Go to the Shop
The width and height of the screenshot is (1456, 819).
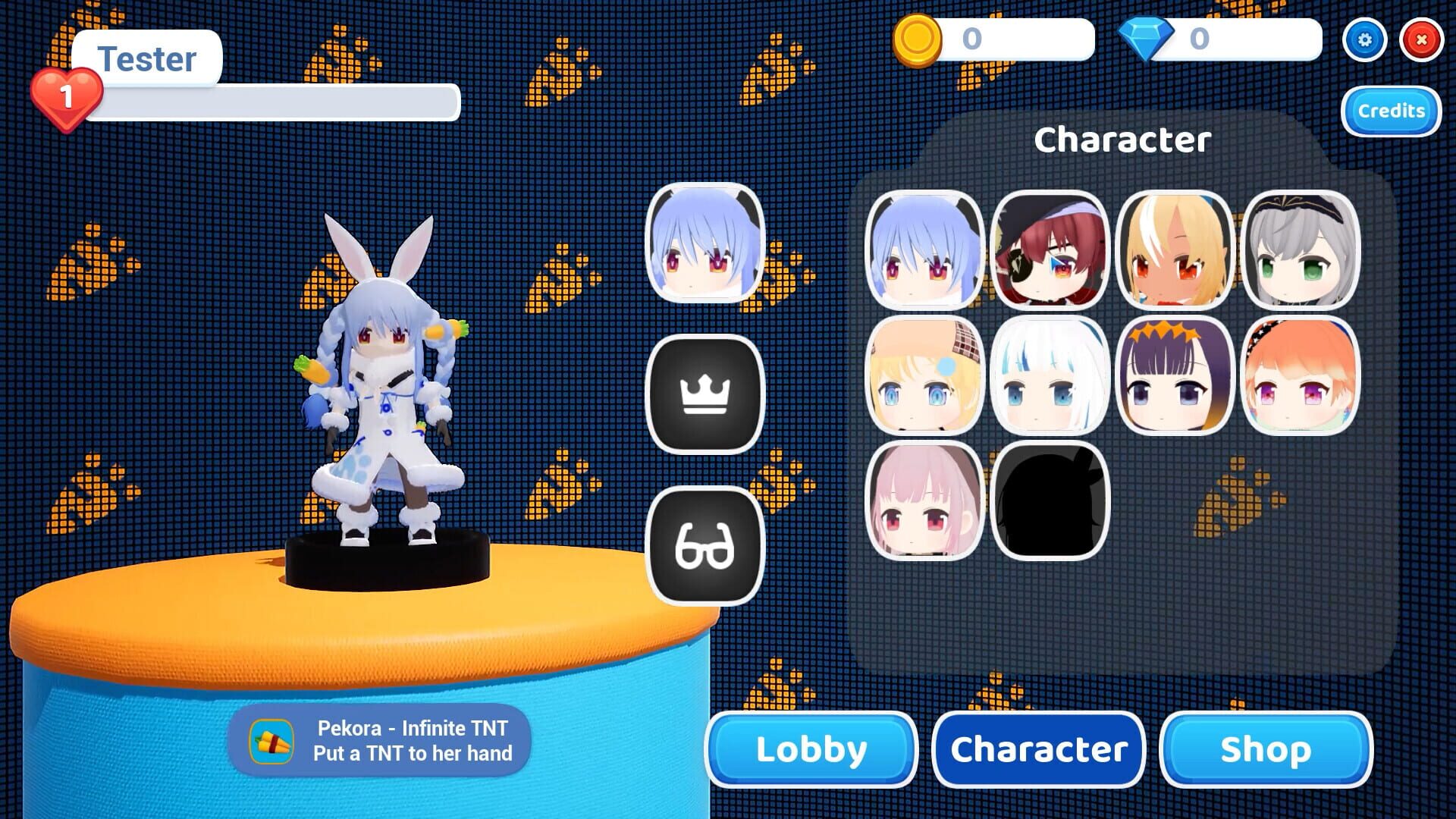1264,749
